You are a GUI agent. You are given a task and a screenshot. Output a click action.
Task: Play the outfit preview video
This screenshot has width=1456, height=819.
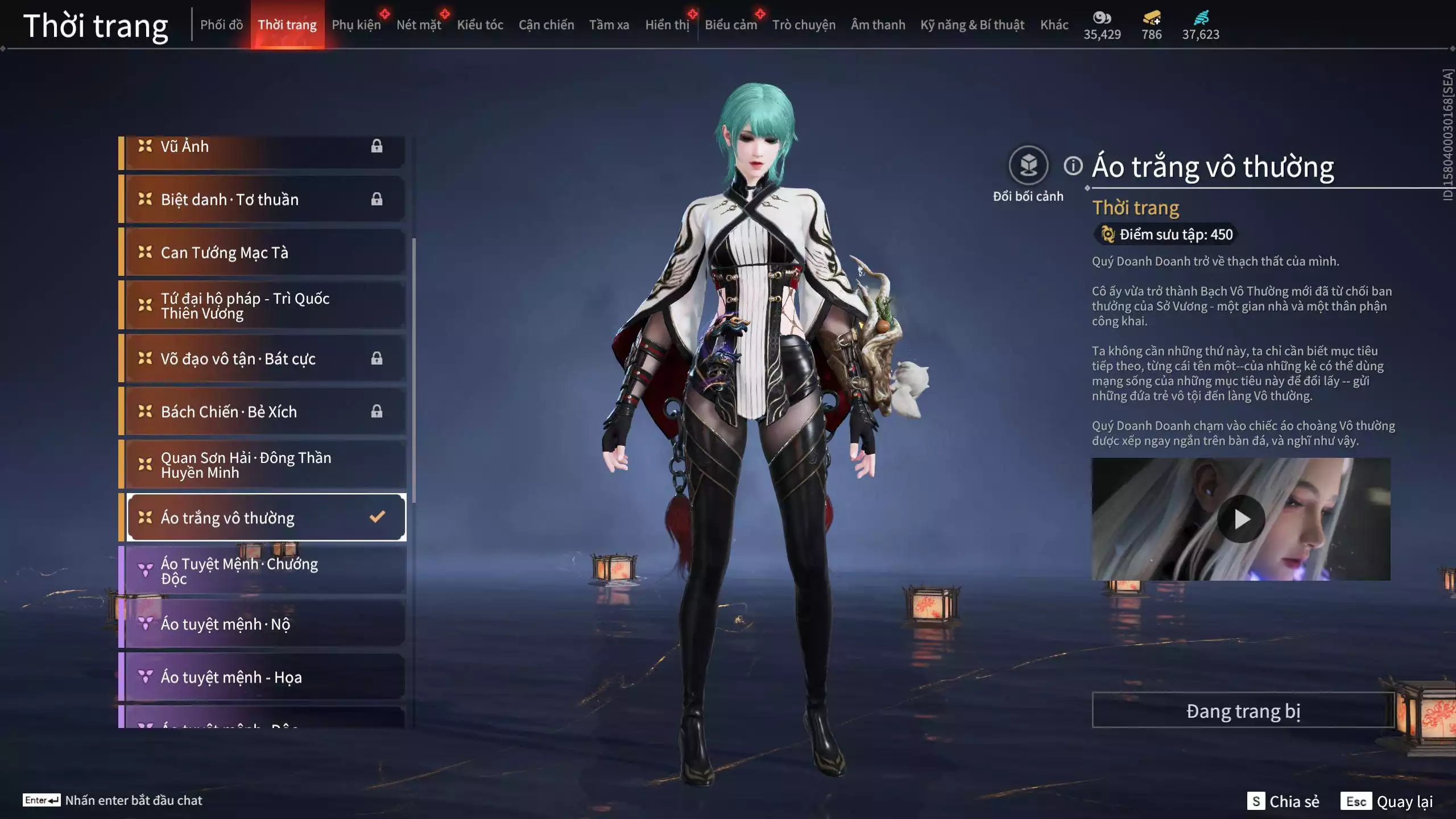[x=1241, y=519]
